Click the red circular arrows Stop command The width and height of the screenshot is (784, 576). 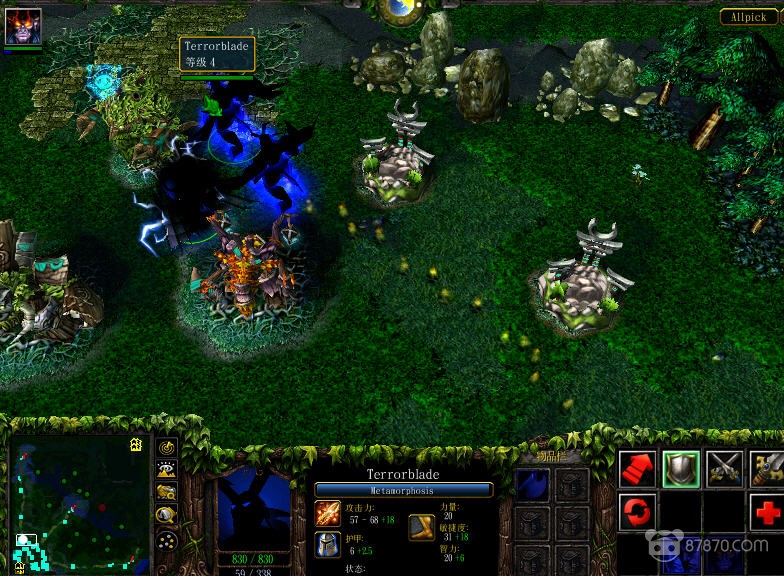coord(637,513)
